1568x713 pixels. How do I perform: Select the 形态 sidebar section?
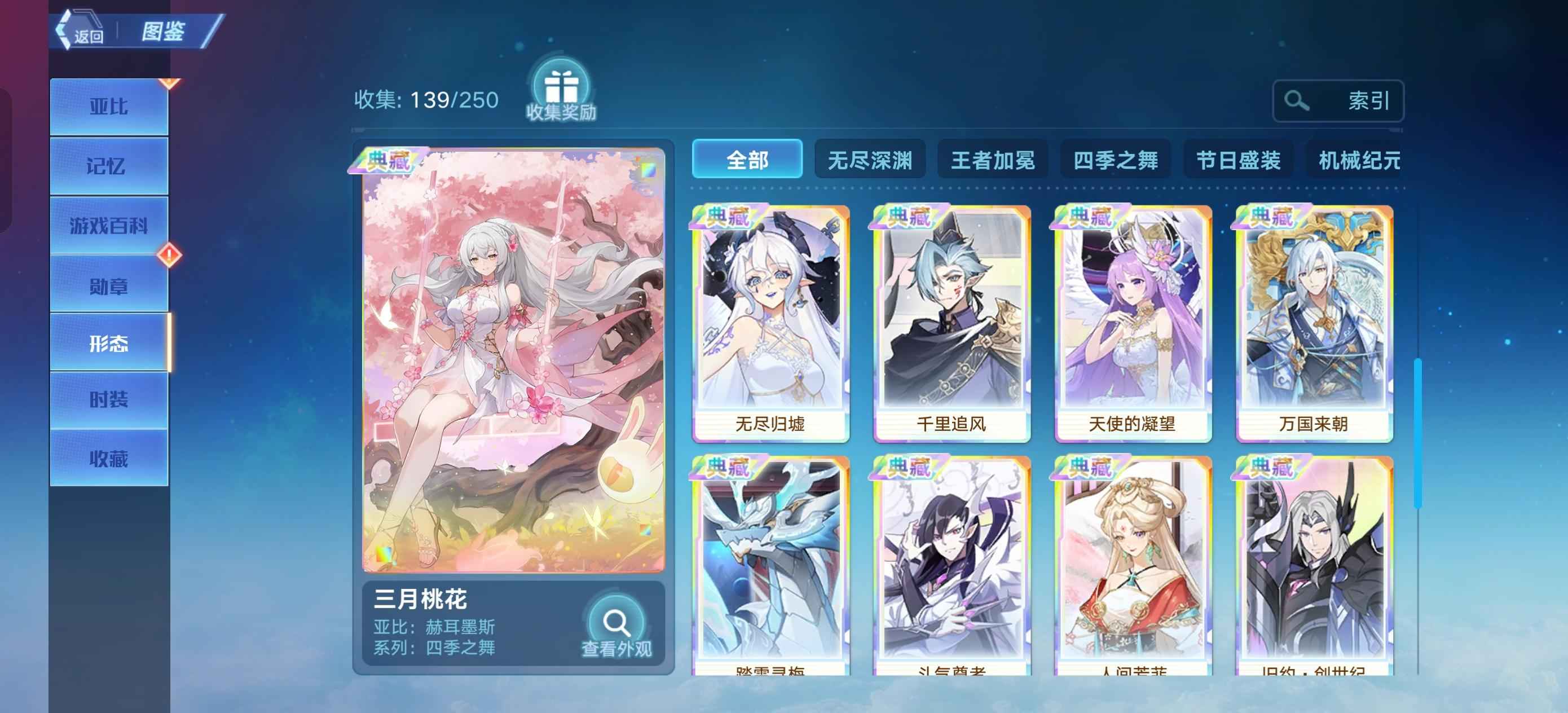click(x=109, y=344)
